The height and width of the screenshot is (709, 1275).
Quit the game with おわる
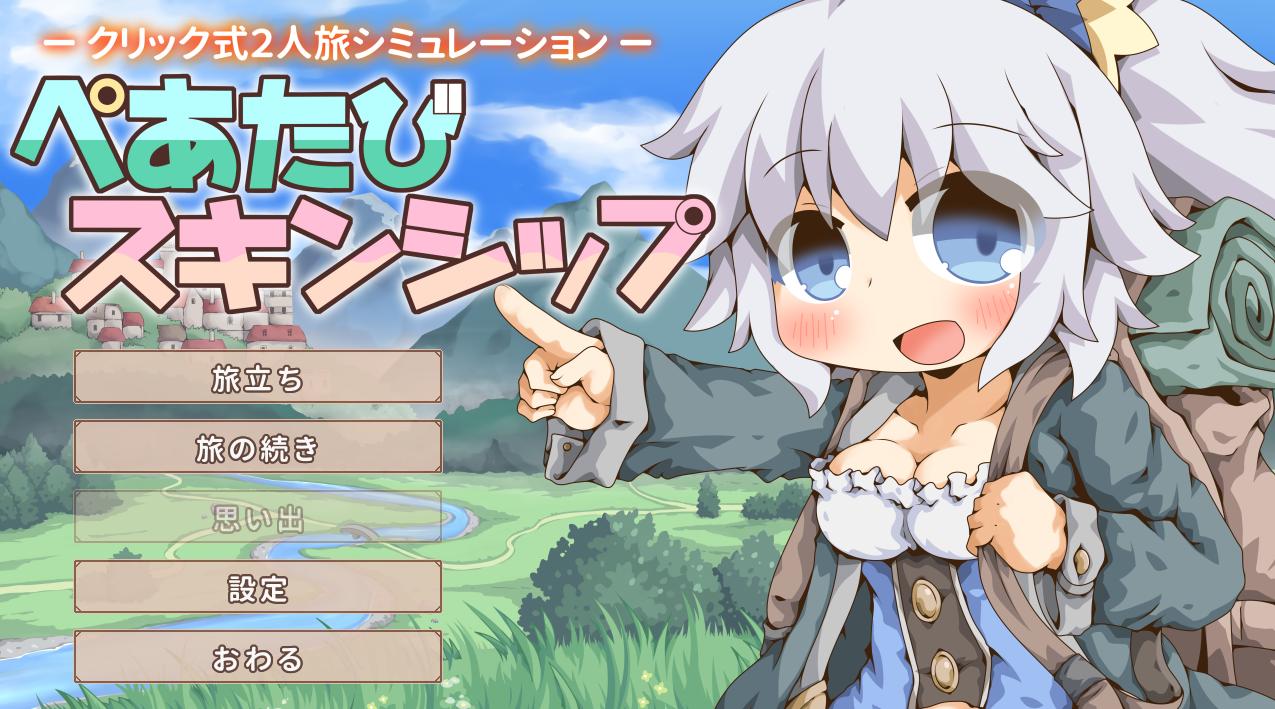tap(257, 658)
